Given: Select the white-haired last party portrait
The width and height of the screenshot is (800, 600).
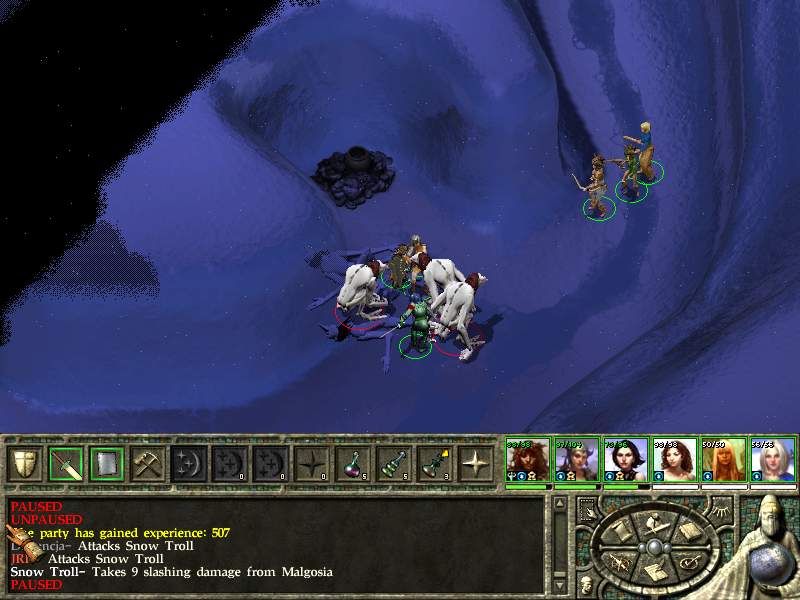Looking at the screenshot, I should click(x=773, y=460).
